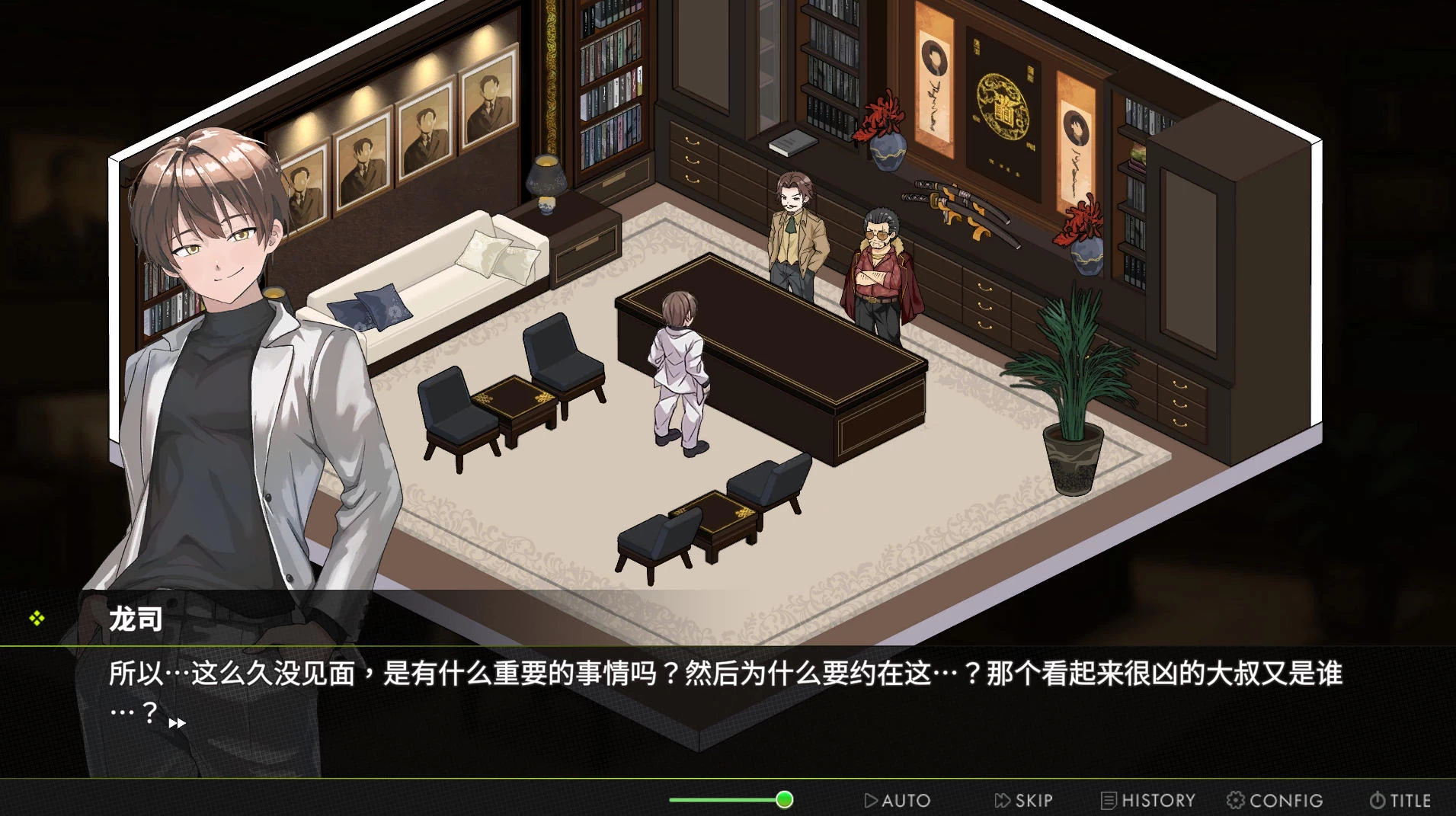Click the document icon beside HISTORY
Image resolution: width=1456 pixels, height=816 pixels.
click(1109, 800)
